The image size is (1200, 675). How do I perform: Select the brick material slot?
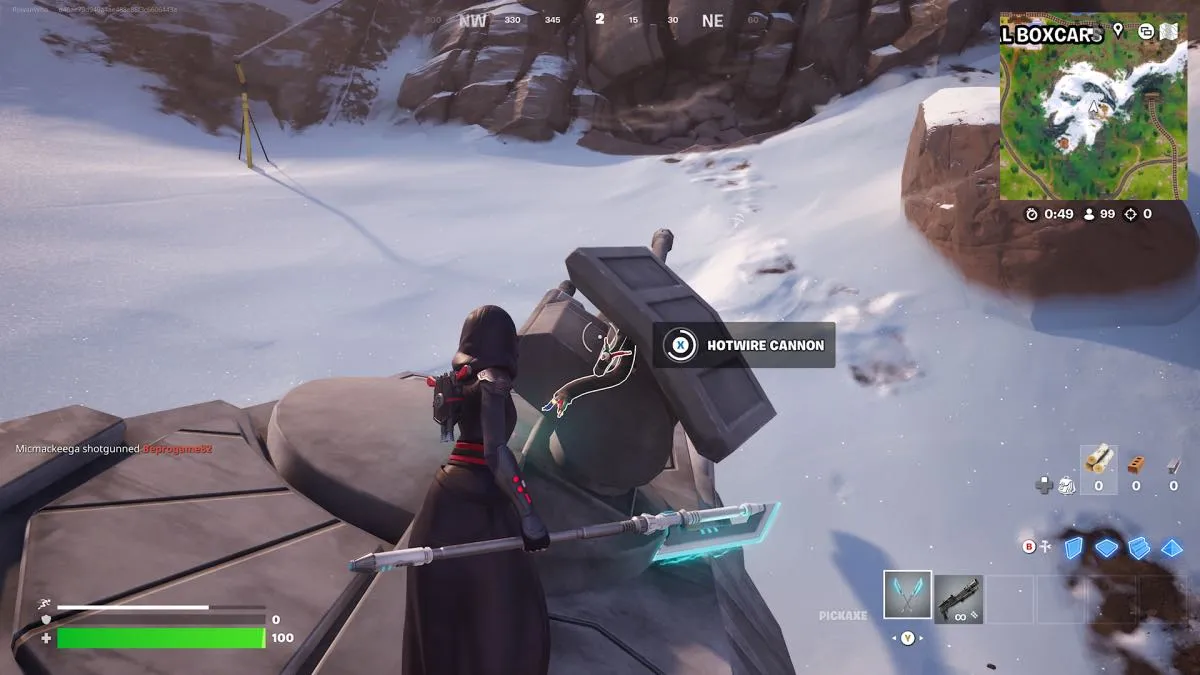(x=1136, y=464)
